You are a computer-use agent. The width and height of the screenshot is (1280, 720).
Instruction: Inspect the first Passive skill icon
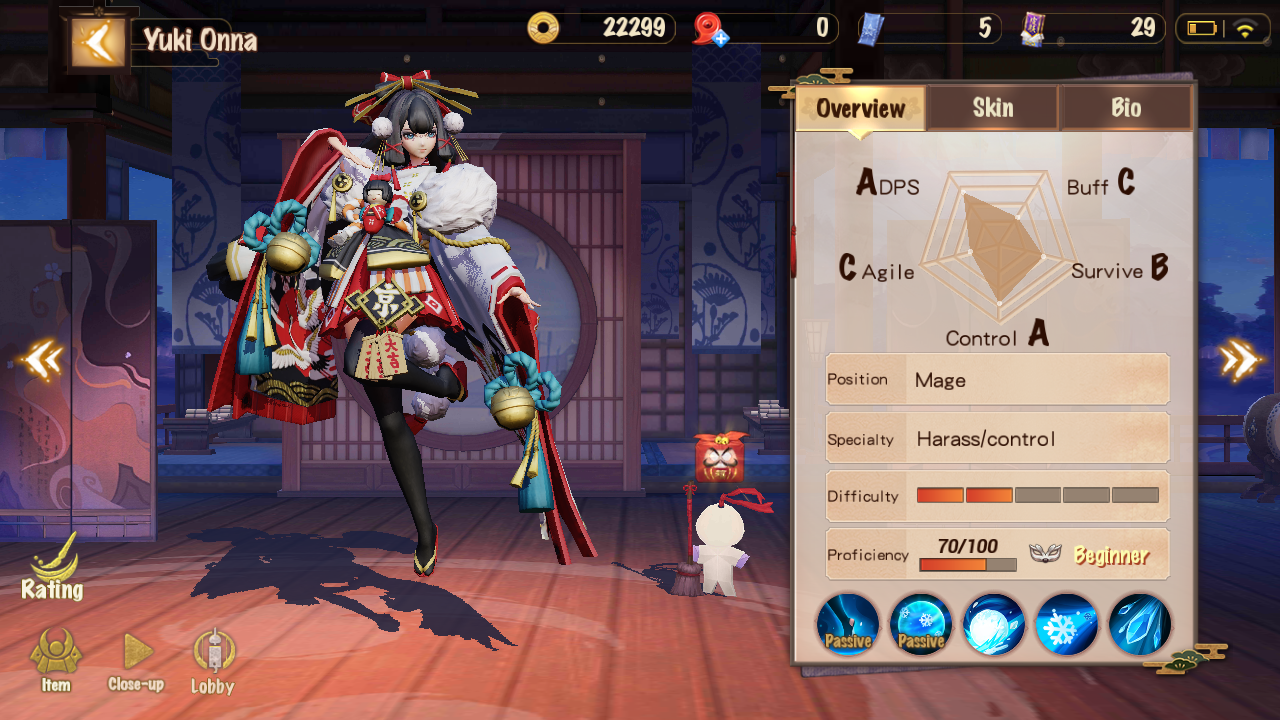coord(848,624)
